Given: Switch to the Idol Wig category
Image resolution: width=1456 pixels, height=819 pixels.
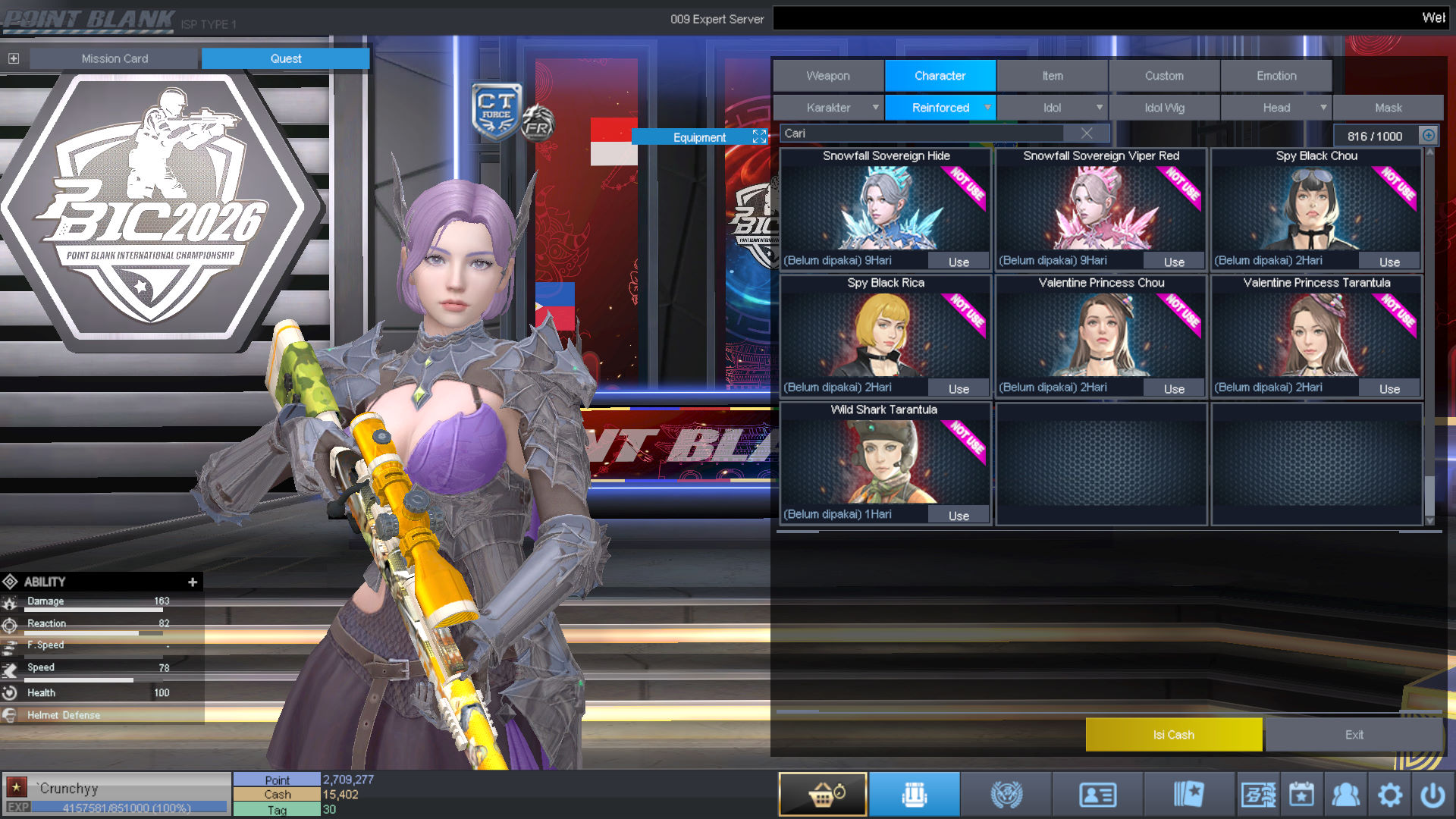Looking at the screenshot, I should click(1163, 108).
